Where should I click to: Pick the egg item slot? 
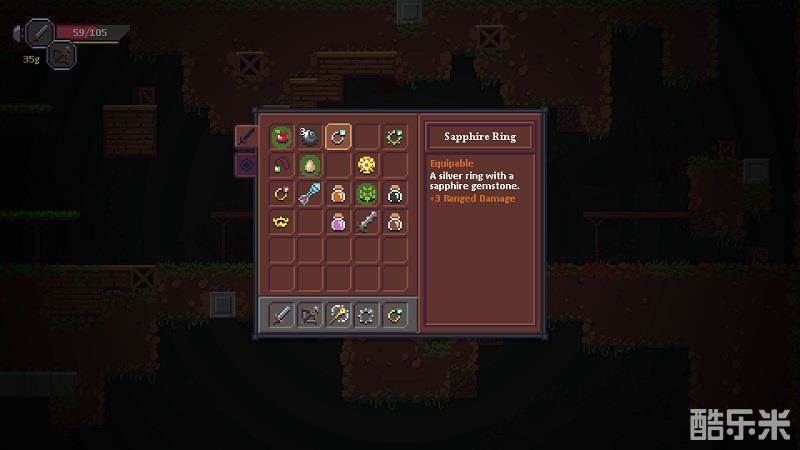tap(310, 165)
